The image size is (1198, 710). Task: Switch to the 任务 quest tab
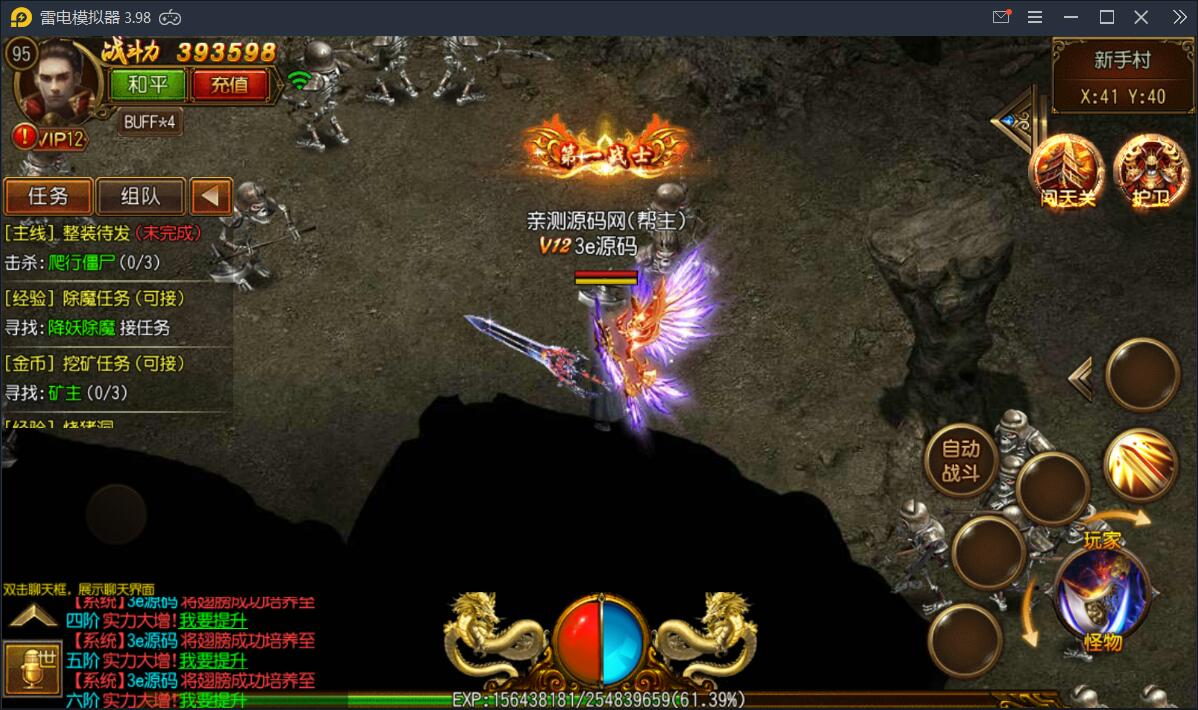pos(48,196)
